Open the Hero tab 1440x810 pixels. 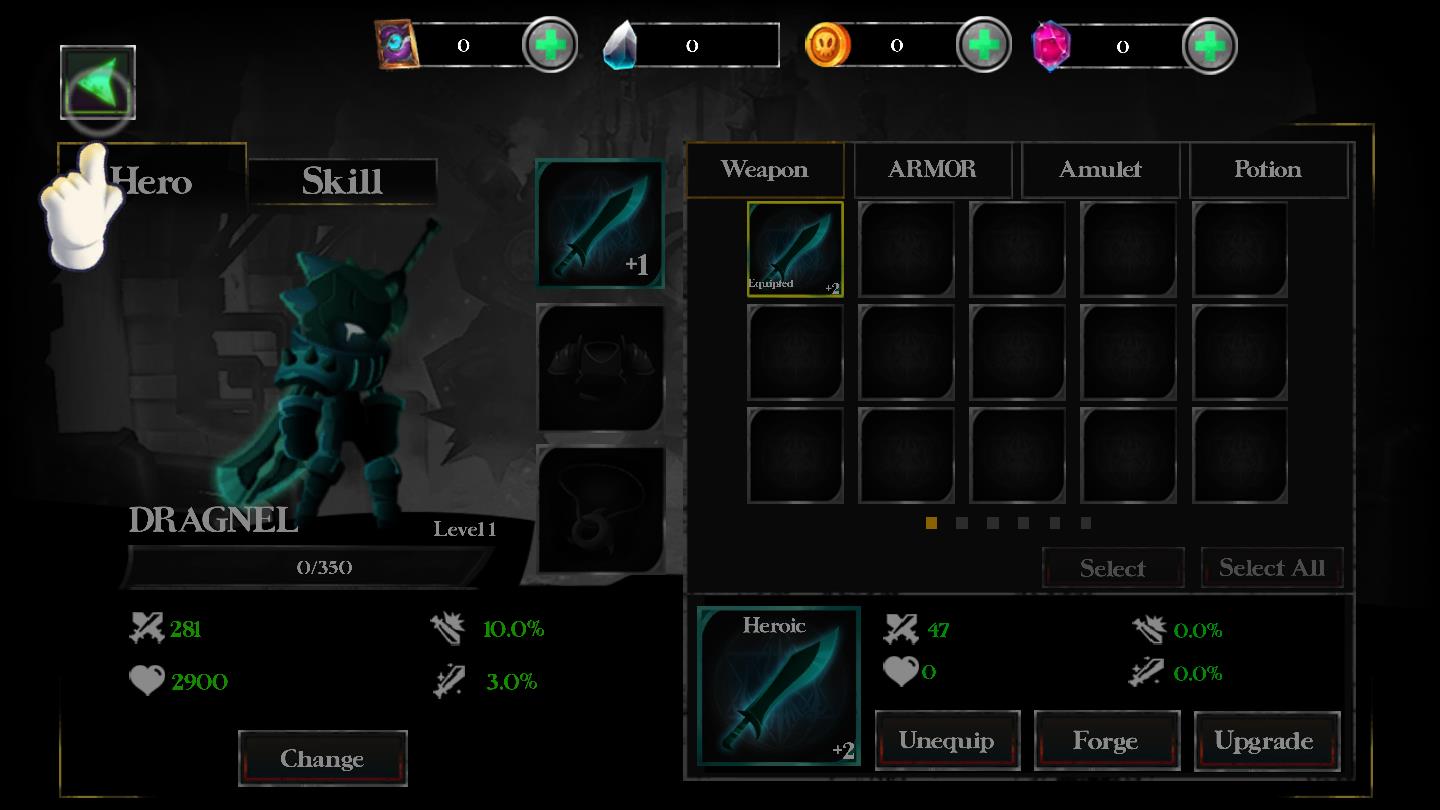[152, 181]
